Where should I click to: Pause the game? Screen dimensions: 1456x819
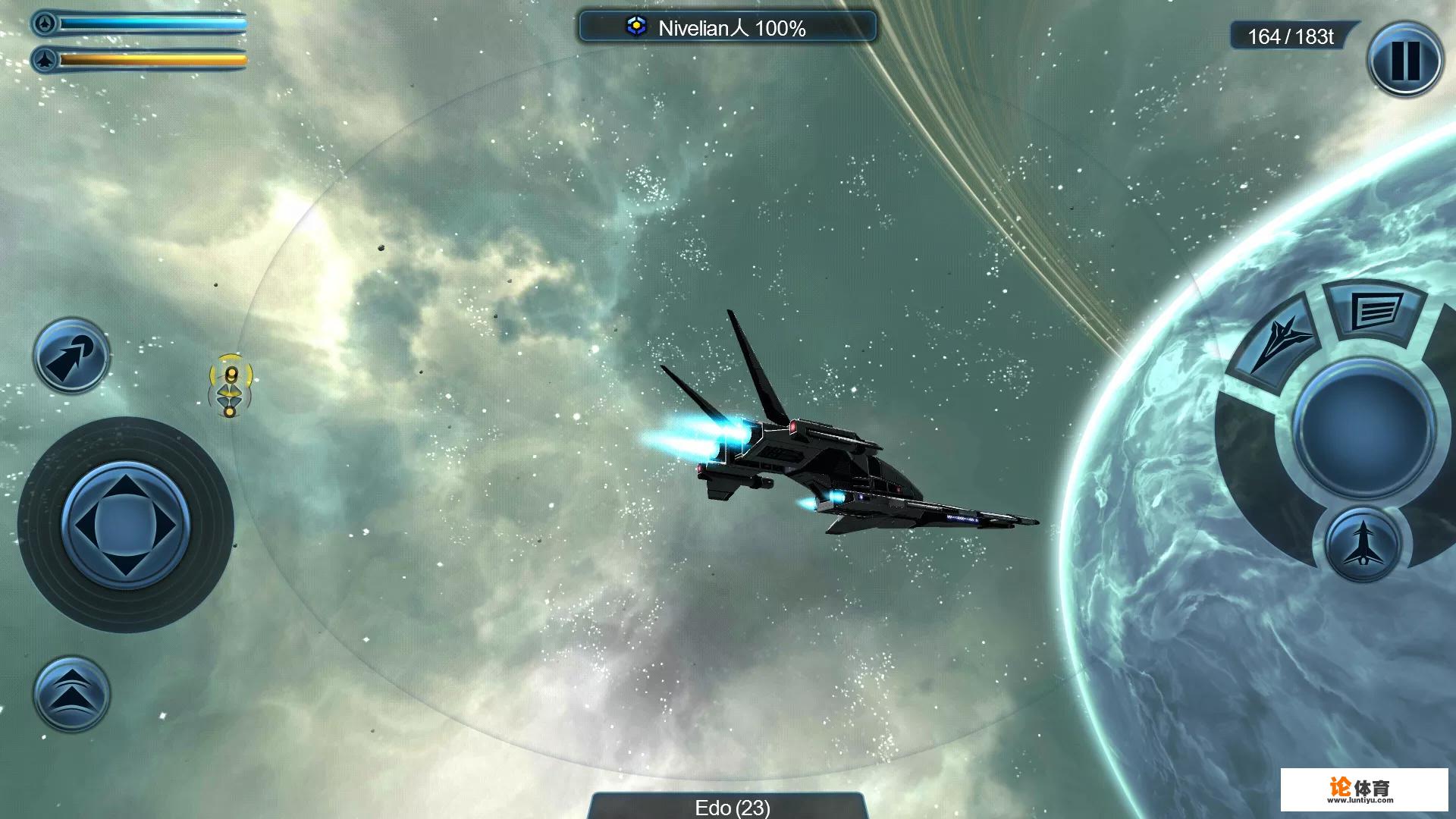[1404, 60]
